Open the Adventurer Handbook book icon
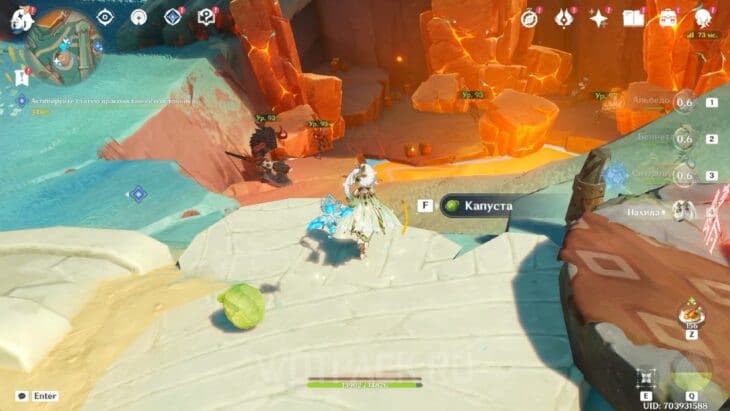The width and height of the screenshot is (730, 411). 633,18
